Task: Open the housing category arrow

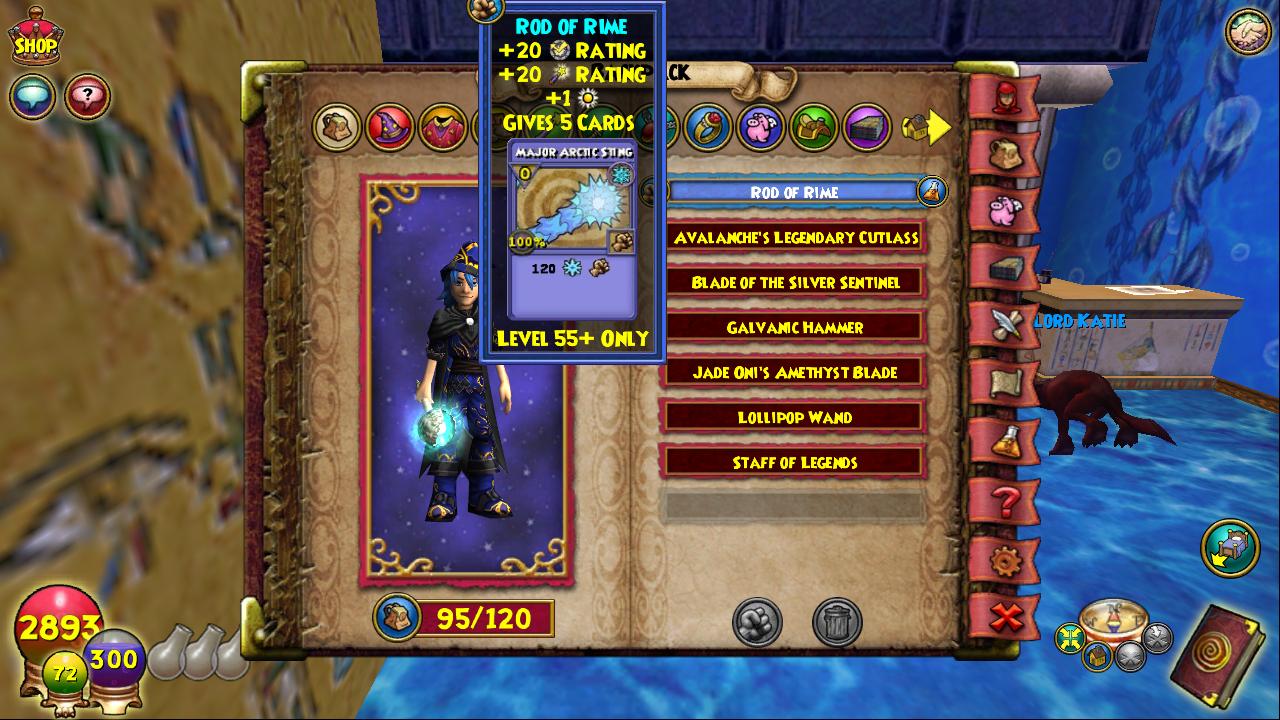Action: tap(926, 127)
